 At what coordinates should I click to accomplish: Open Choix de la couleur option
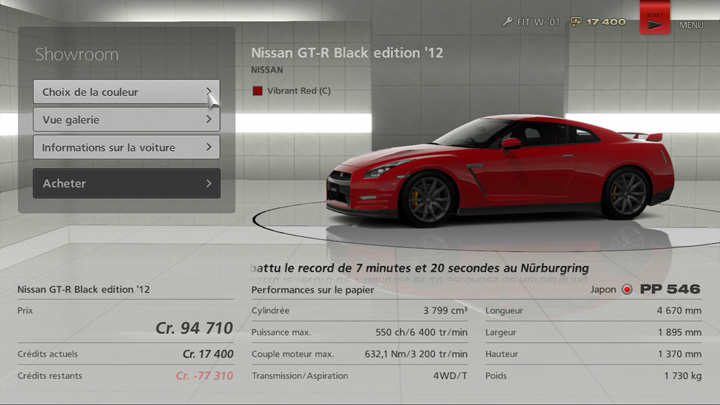tap(126, 92)
